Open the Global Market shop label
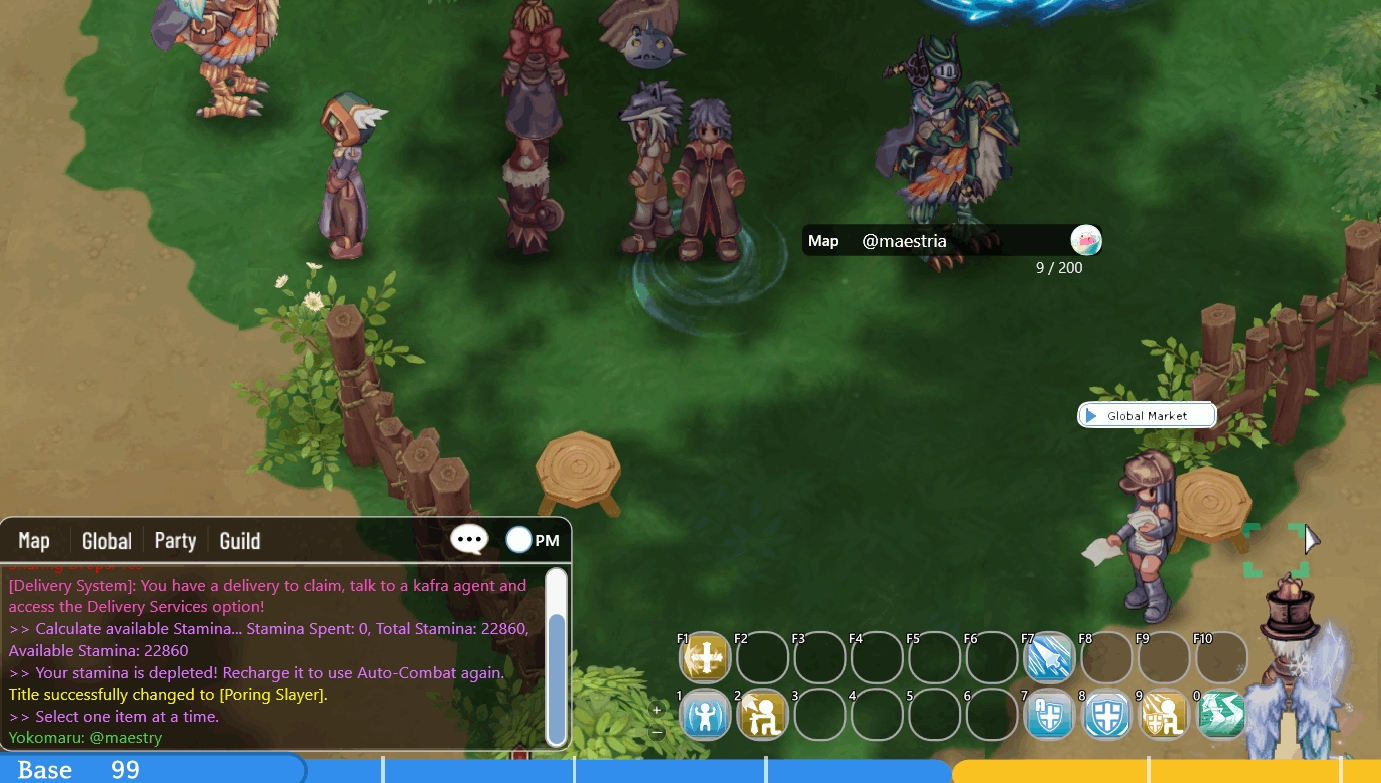Viewport: 1381px width, 783px height. coord(1146,415)
